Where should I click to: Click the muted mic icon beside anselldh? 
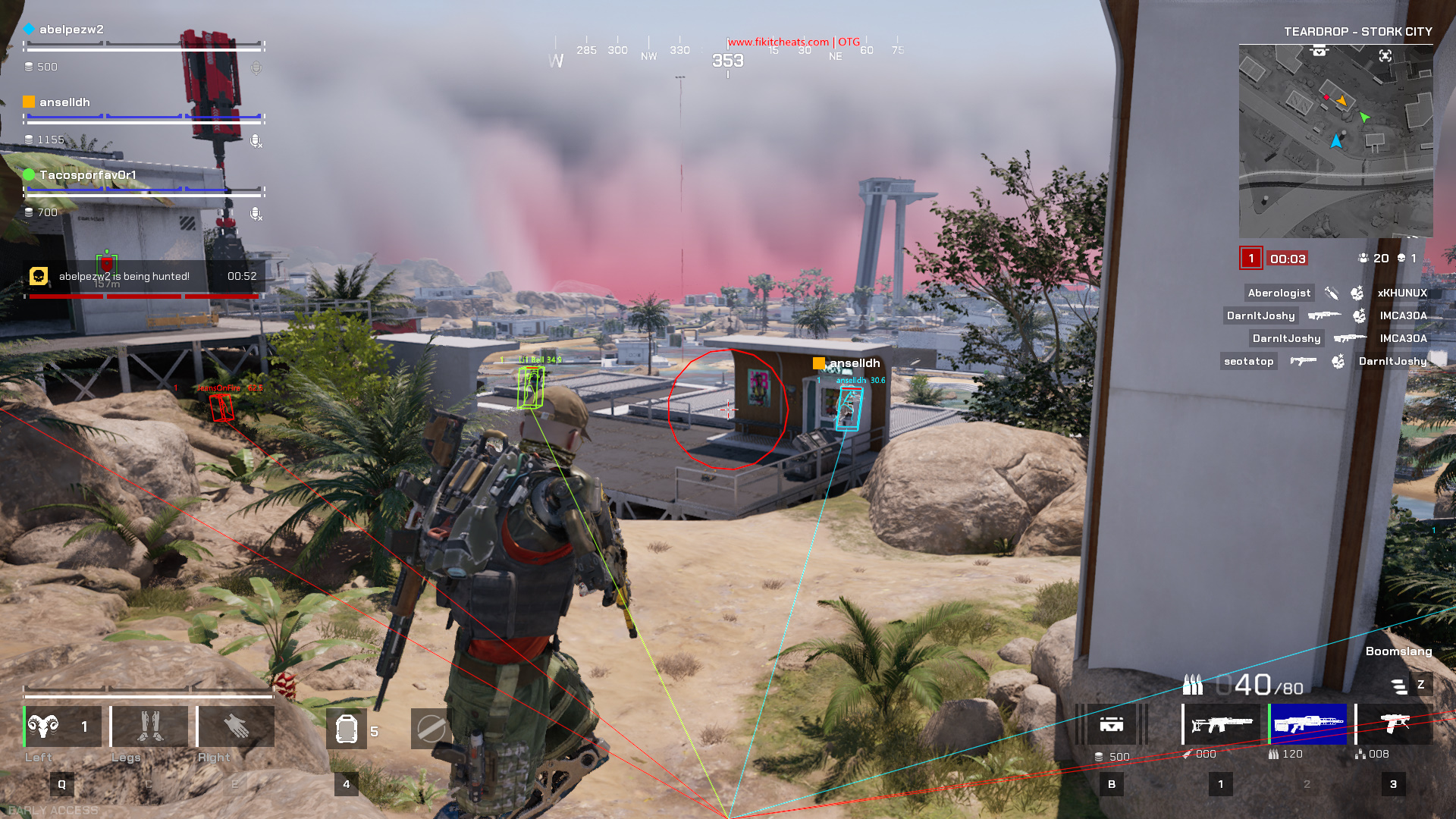coord(256,141)
